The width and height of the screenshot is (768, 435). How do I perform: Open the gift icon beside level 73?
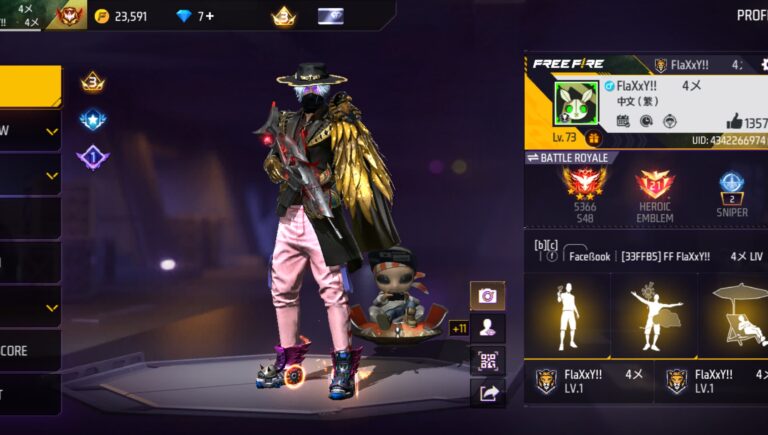[592, 138]
